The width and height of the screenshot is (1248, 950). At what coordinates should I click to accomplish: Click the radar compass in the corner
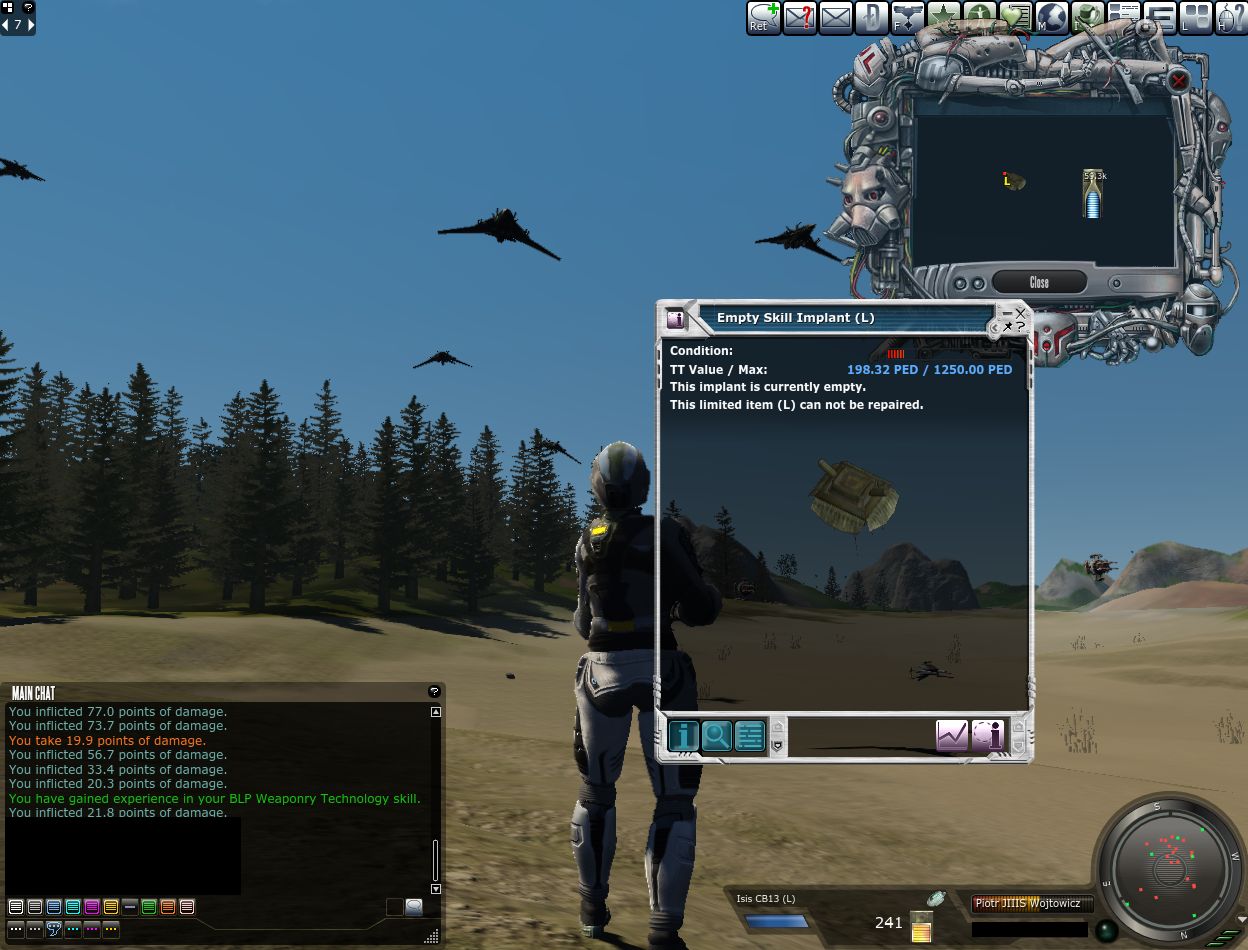tap(1168, 868)
